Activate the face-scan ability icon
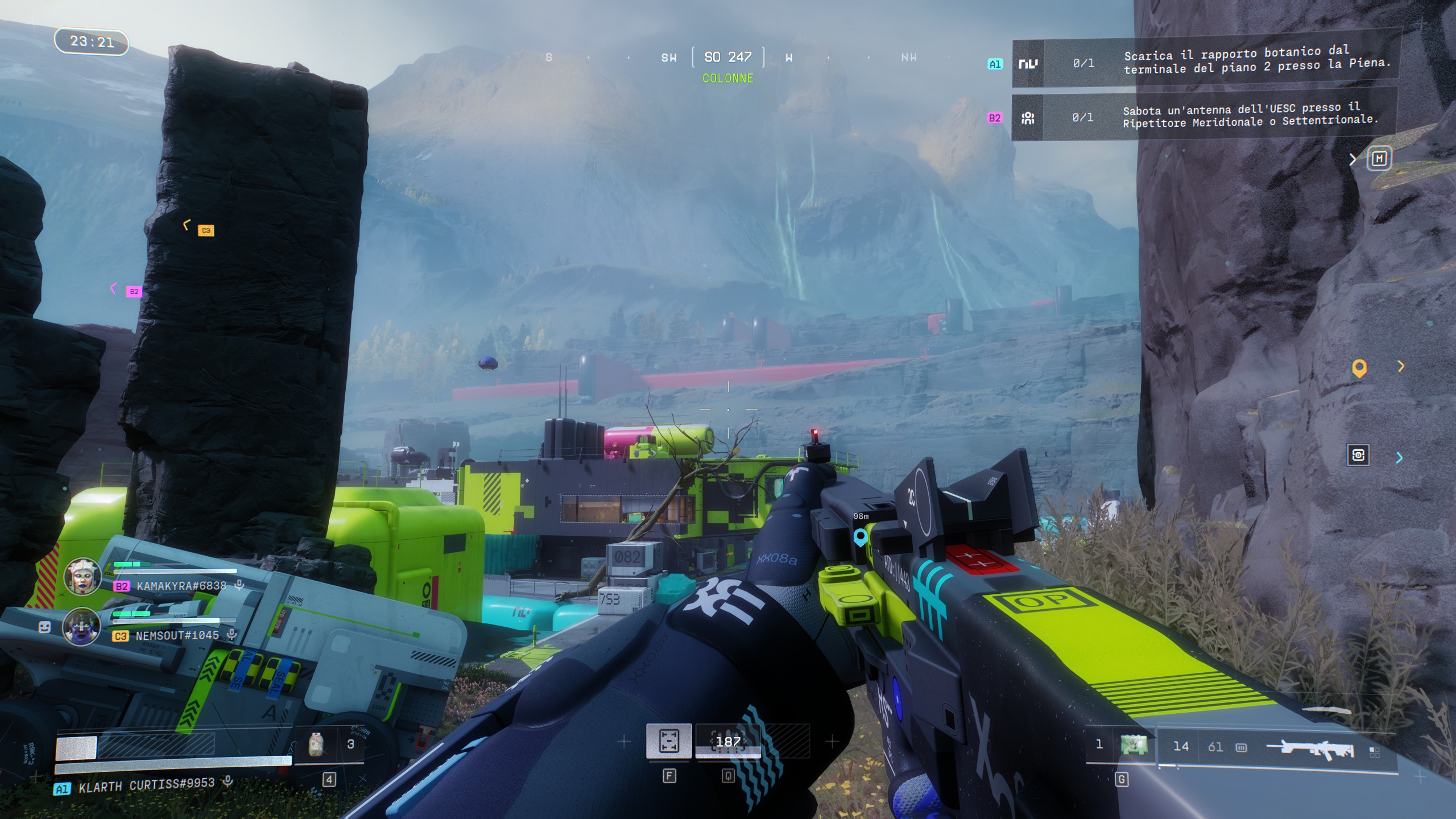The width and height of the screenshot is (1456, 819). [669, 741]
